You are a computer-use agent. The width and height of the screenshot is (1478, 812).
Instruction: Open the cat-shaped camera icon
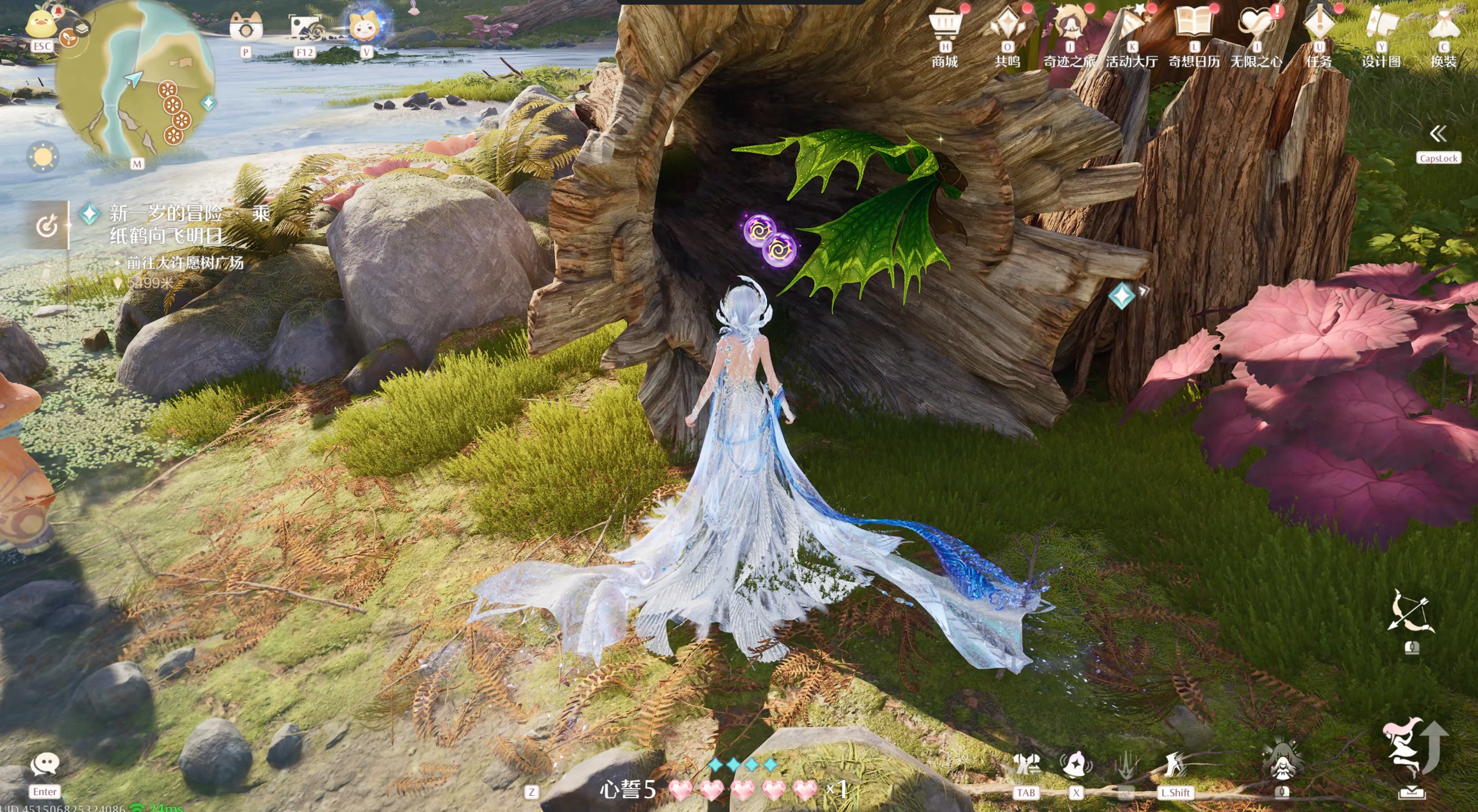(x=245, y=26)
